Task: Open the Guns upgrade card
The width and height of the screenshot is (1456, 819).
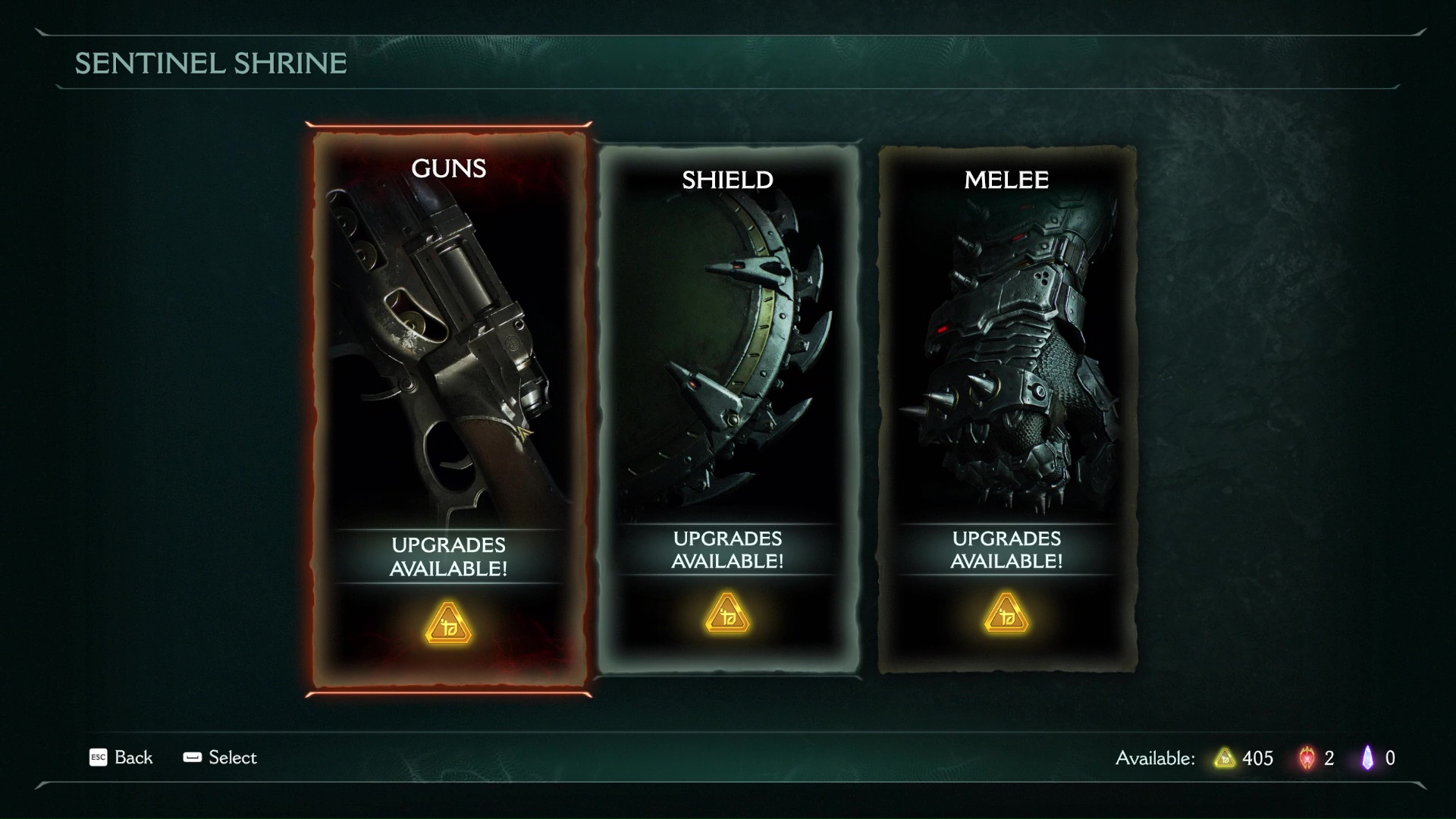Action: 448,409
